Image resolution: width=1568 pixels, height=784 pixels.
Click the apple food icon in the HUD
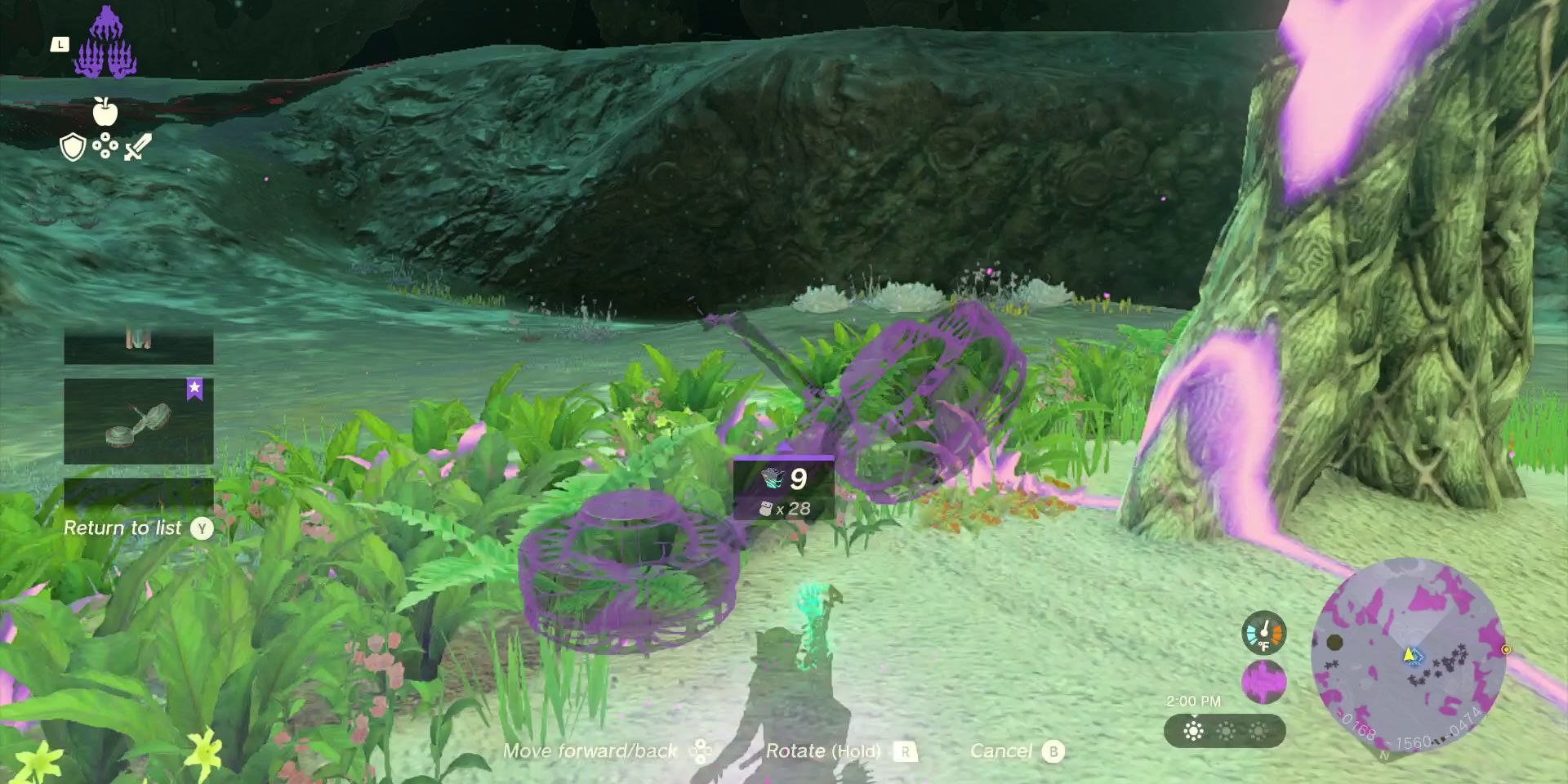point(106,114)
